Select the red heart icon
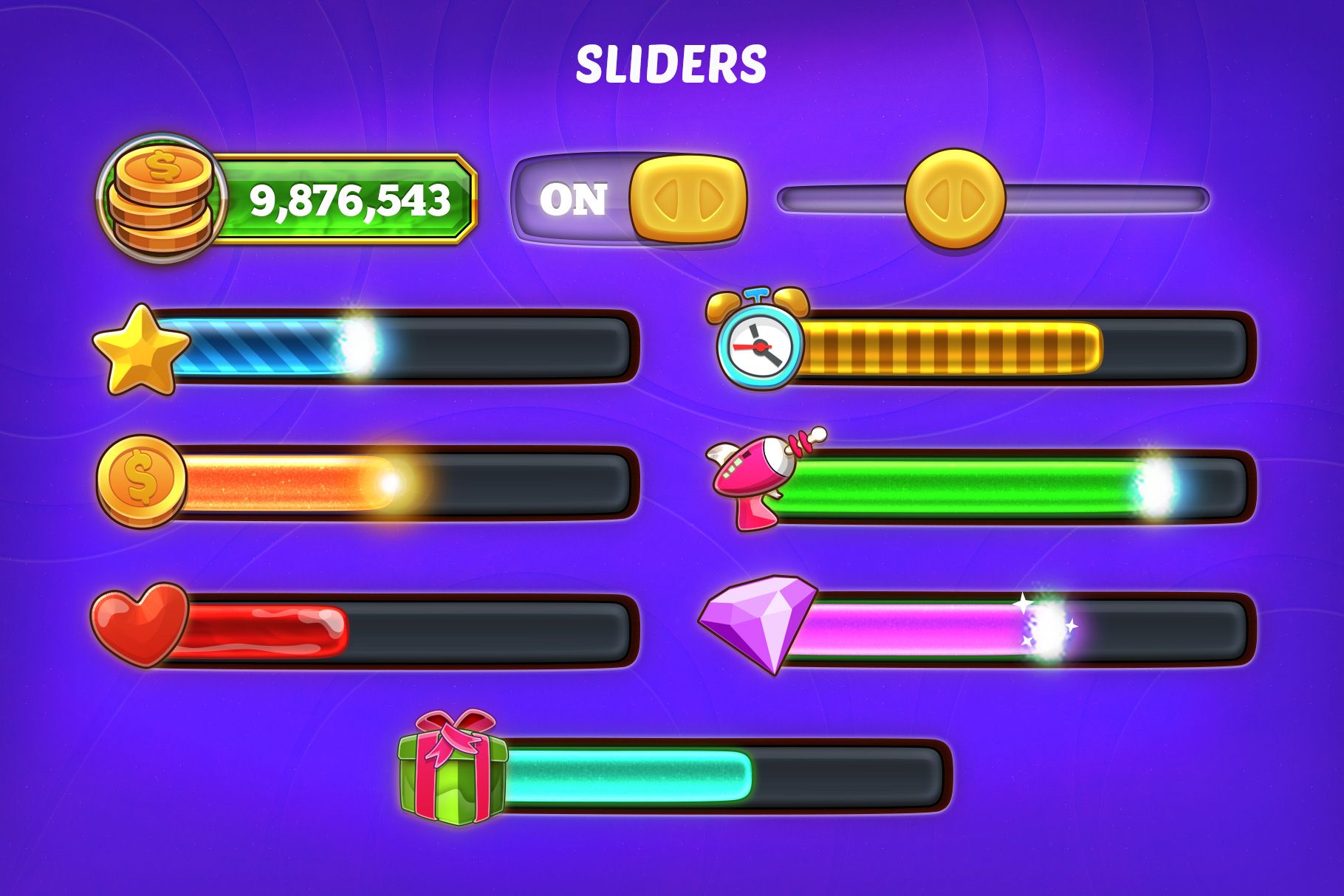Viewport: 1344px width, 896px height. 140,624
